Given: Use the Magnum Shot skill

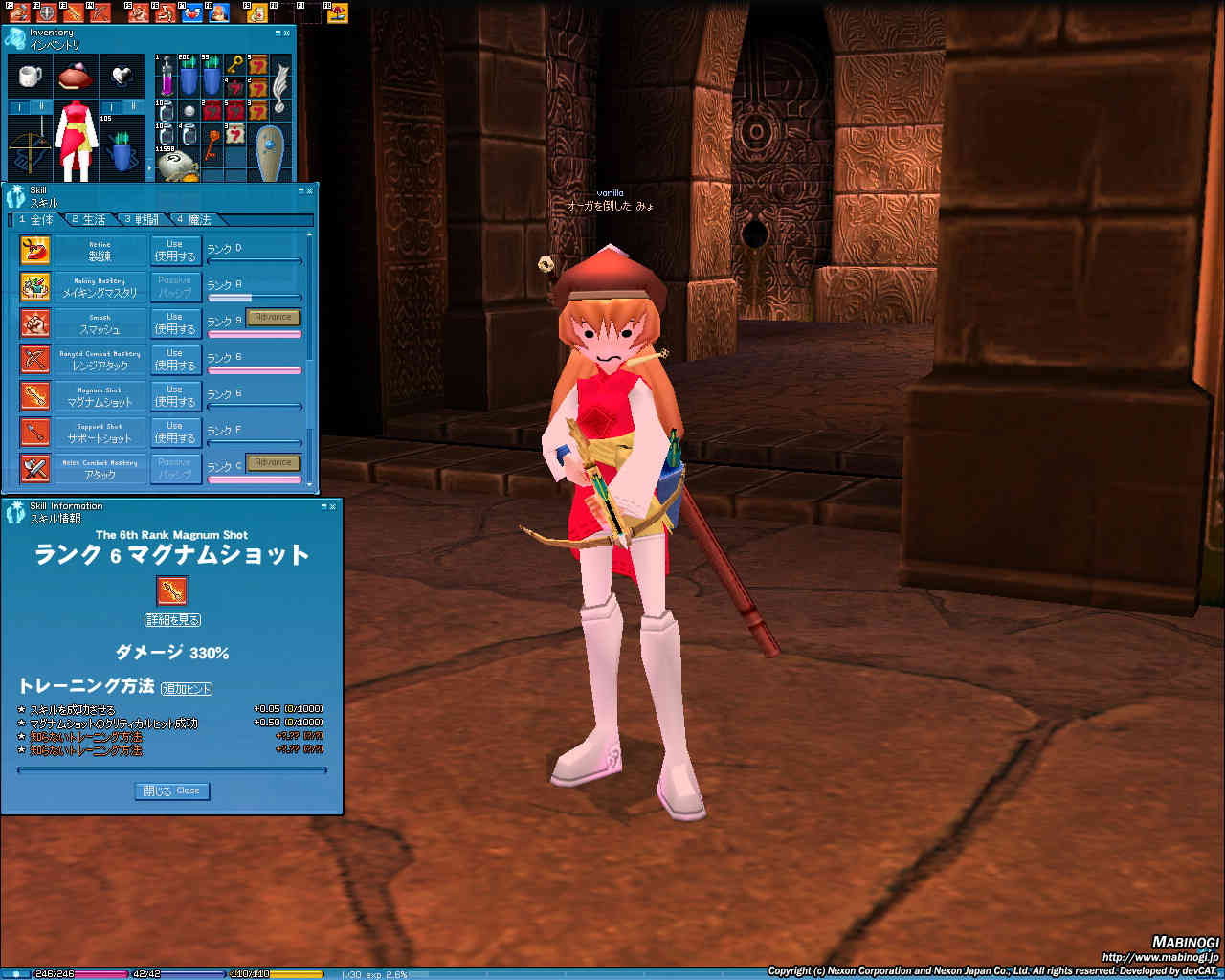Looking at the screenshot, I should tap(175, 396).
